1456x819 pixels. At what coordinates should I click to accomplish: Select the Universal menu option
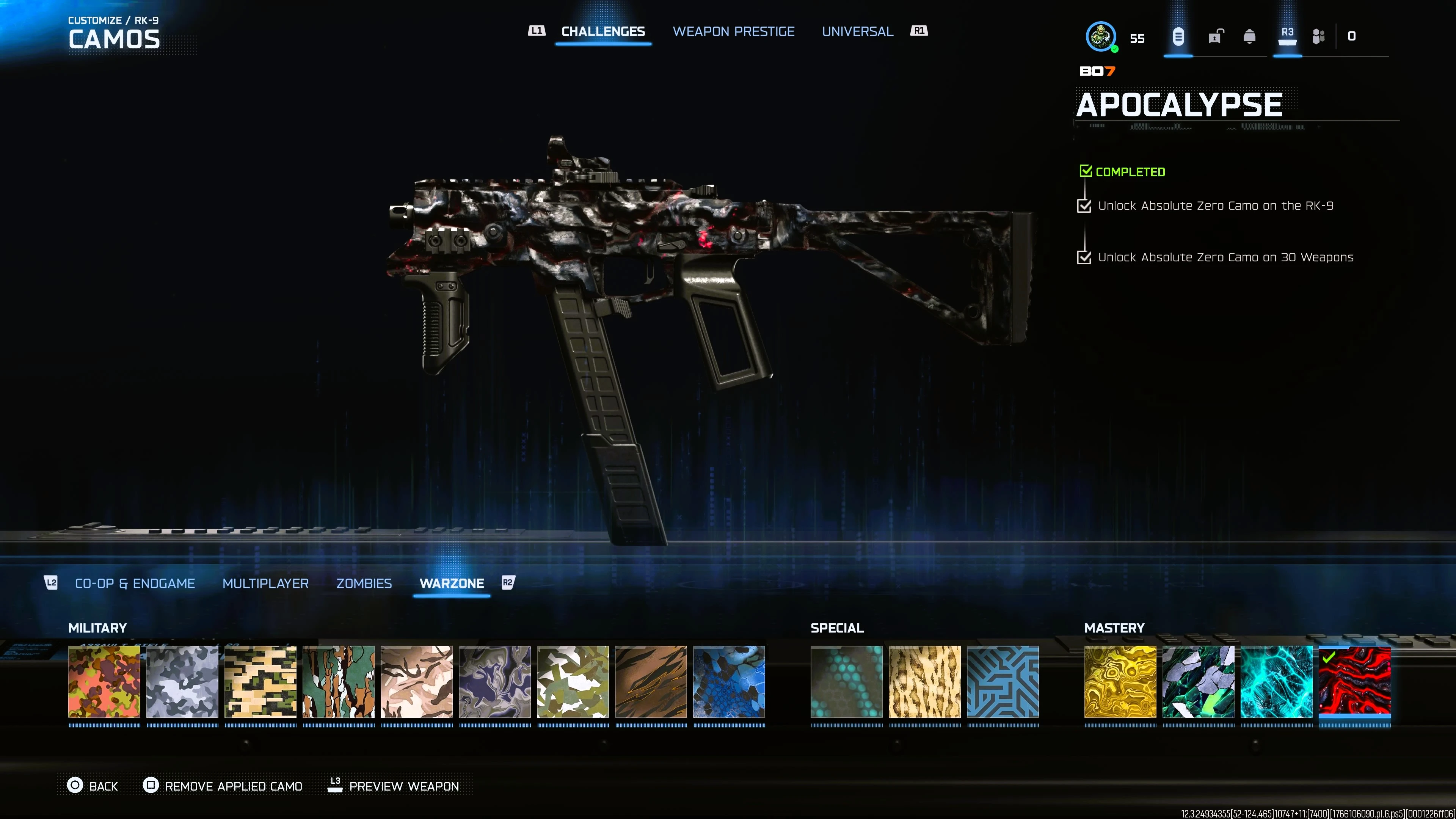(x=857, y=31)
